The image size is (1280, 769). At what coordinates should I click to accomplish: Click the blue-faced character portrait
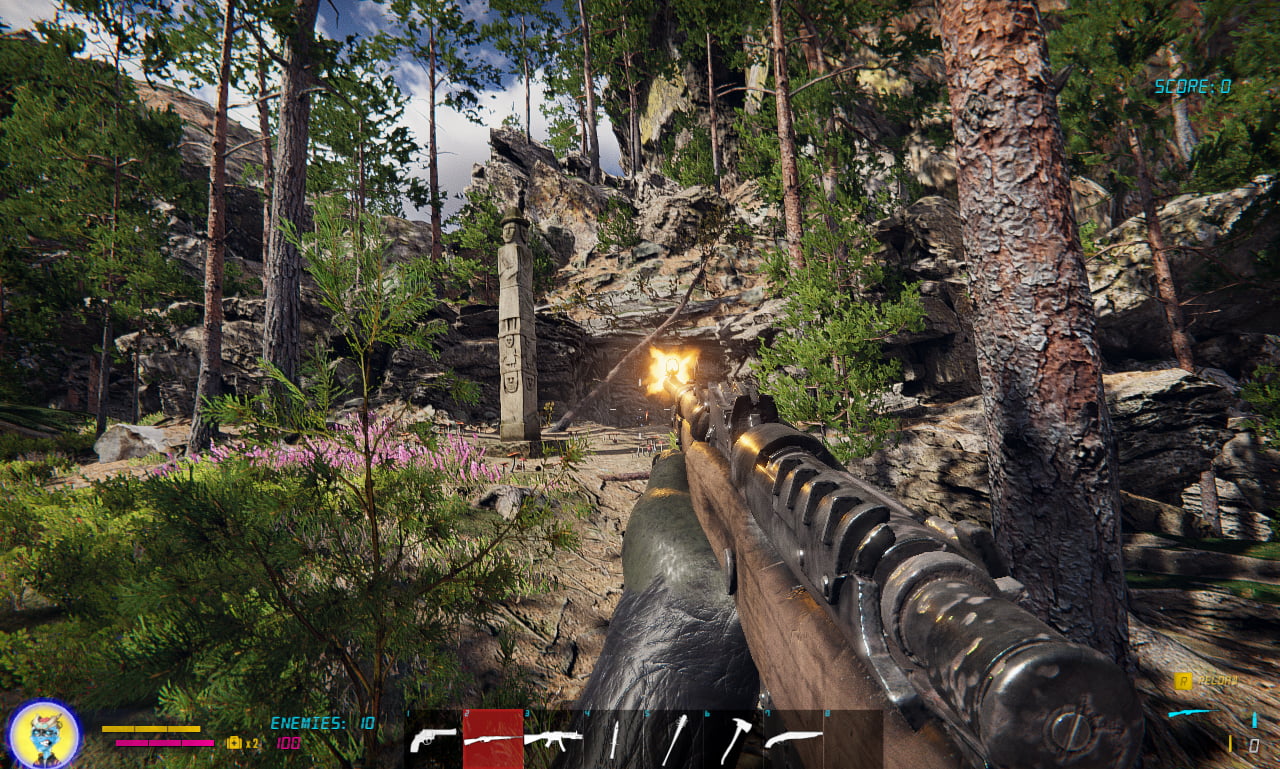pos(44,735)
